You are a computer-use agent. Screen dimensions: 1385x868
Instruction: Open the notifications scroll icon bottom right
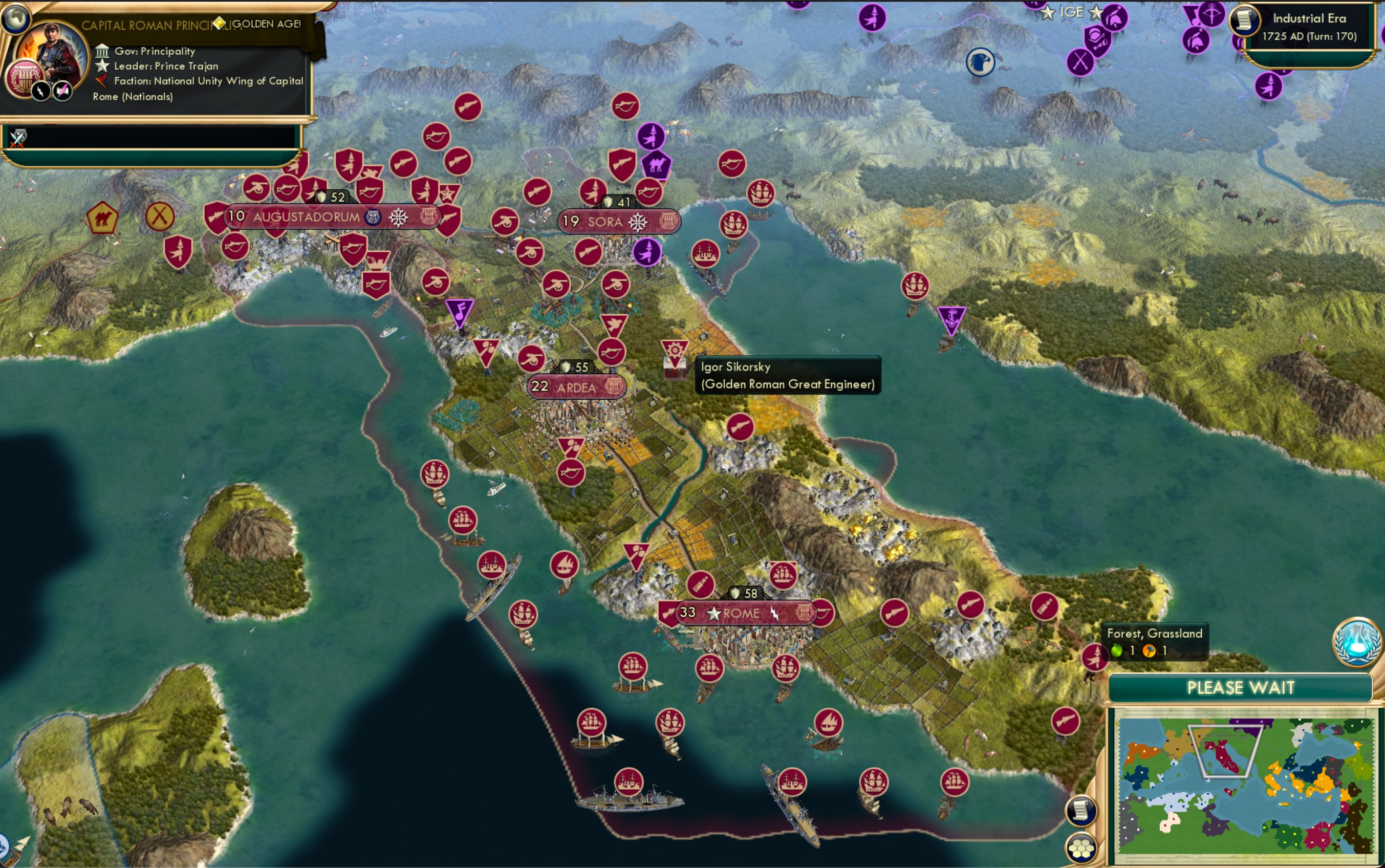[x=1082, y=811]
